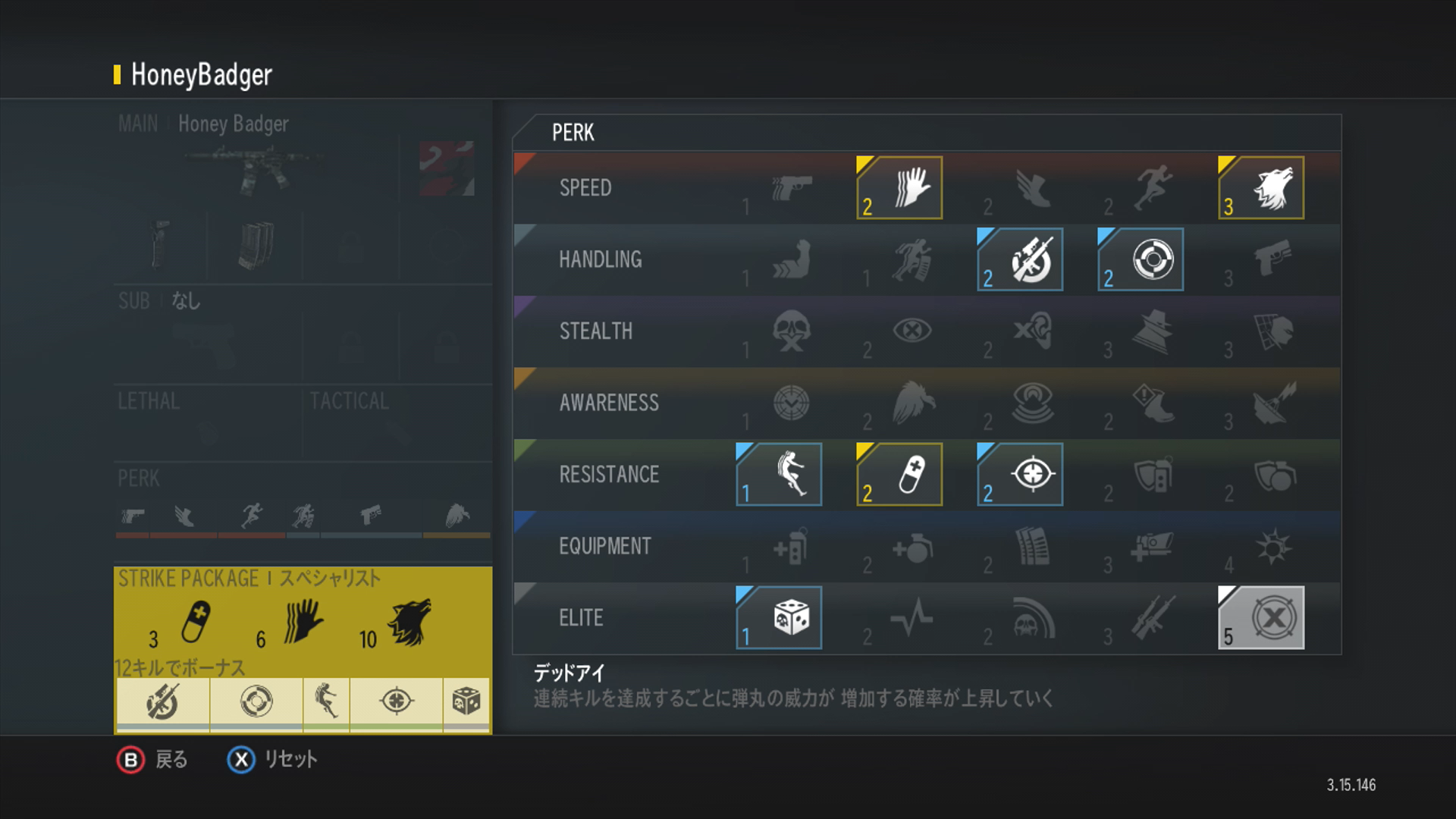Select the hand perk in the SPEED row

click(x=899, y=188)
